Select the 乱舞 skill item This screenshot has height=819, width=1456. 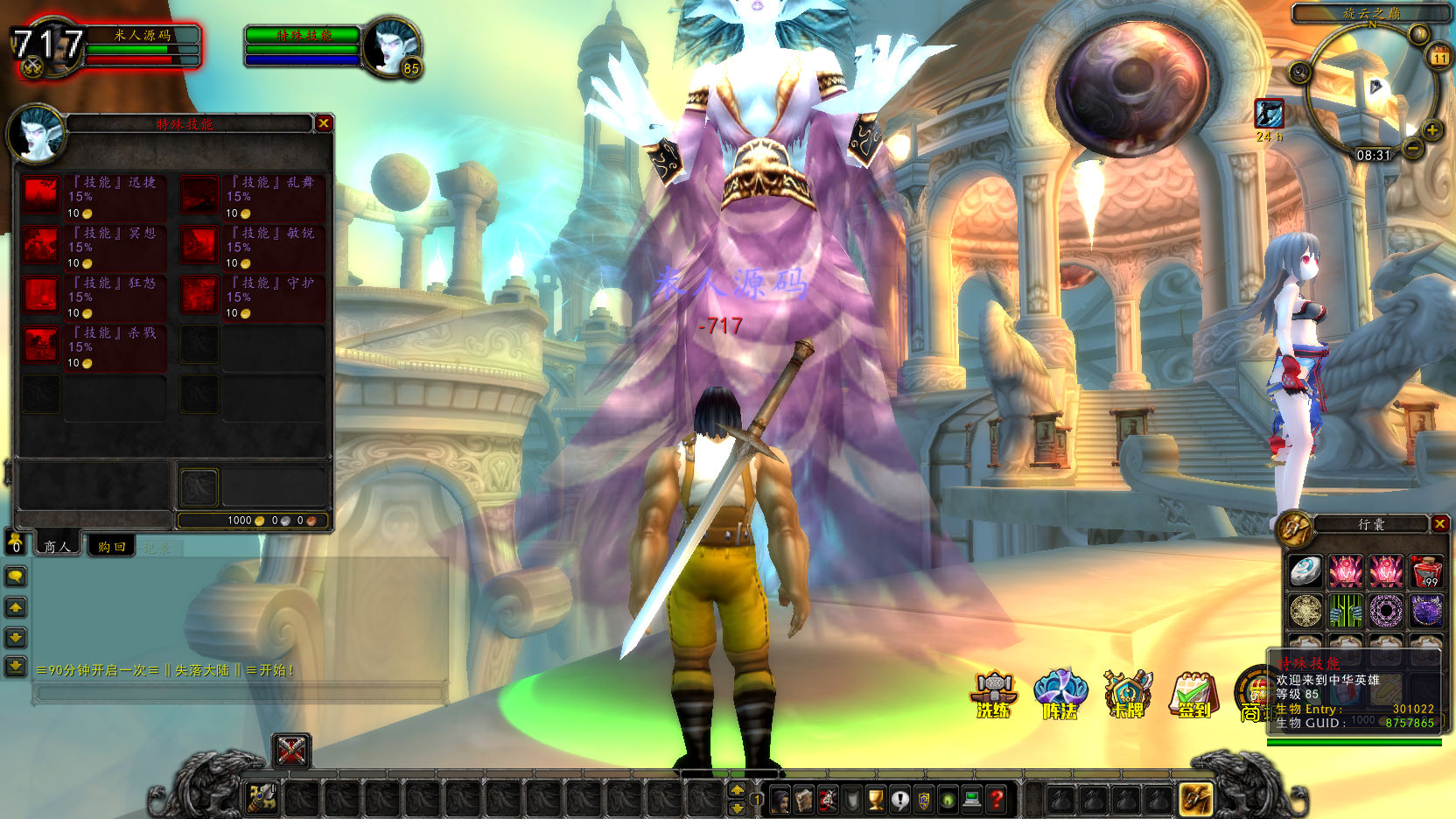click(x=199, y=195)
